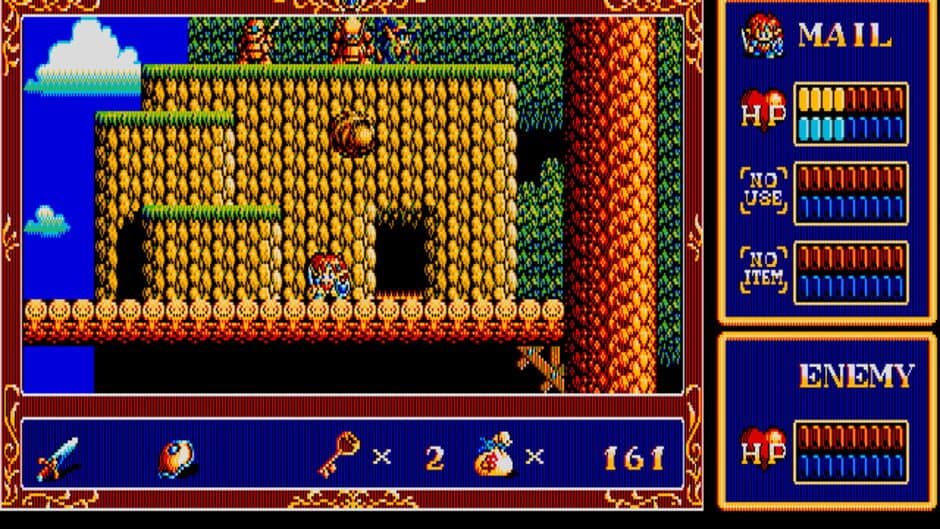Open the NO USE item slot
940x529 pixels.
point(763,190)
